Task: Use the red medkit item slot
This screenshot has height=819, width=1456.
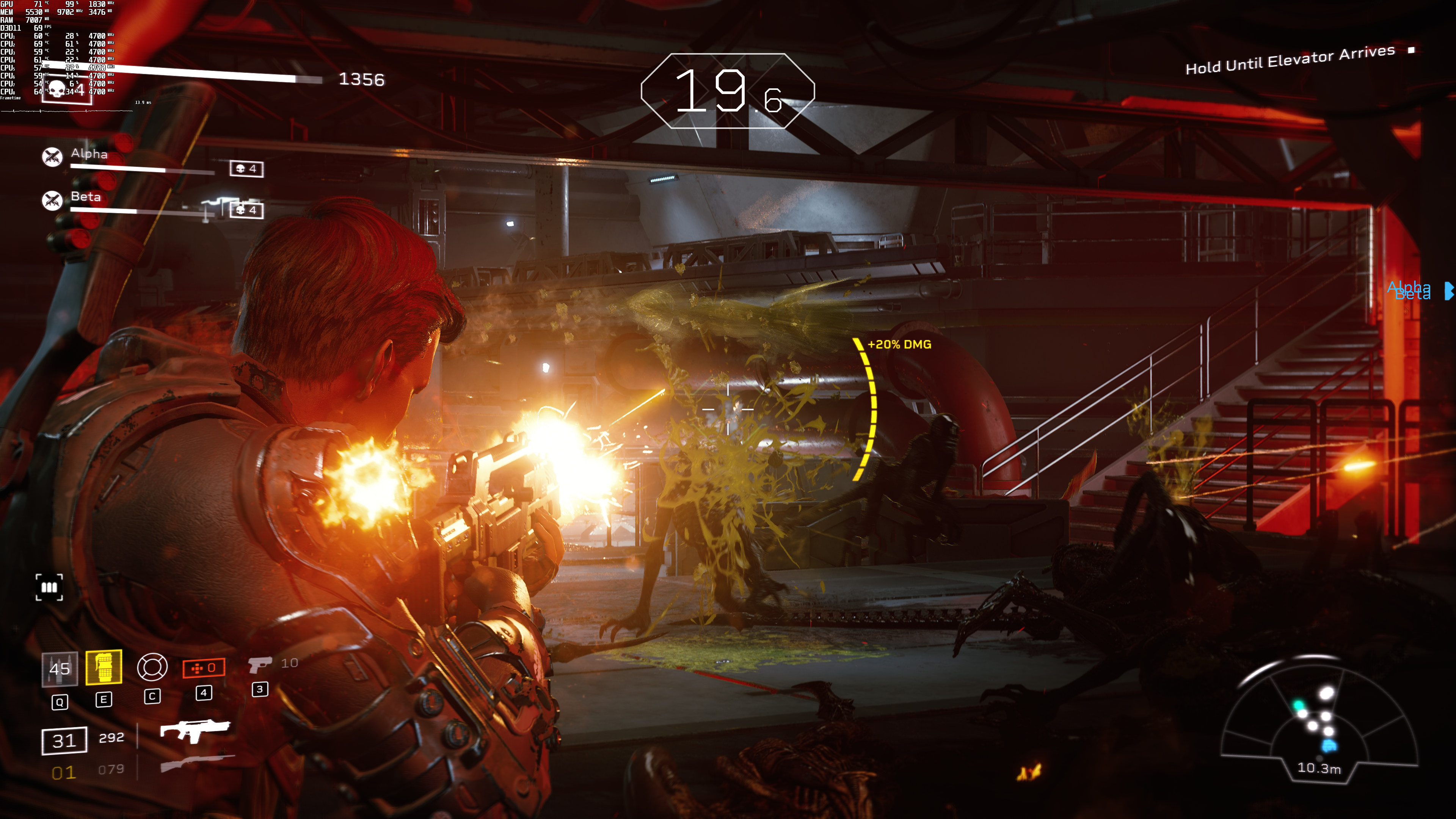Action: pos(204,667)
